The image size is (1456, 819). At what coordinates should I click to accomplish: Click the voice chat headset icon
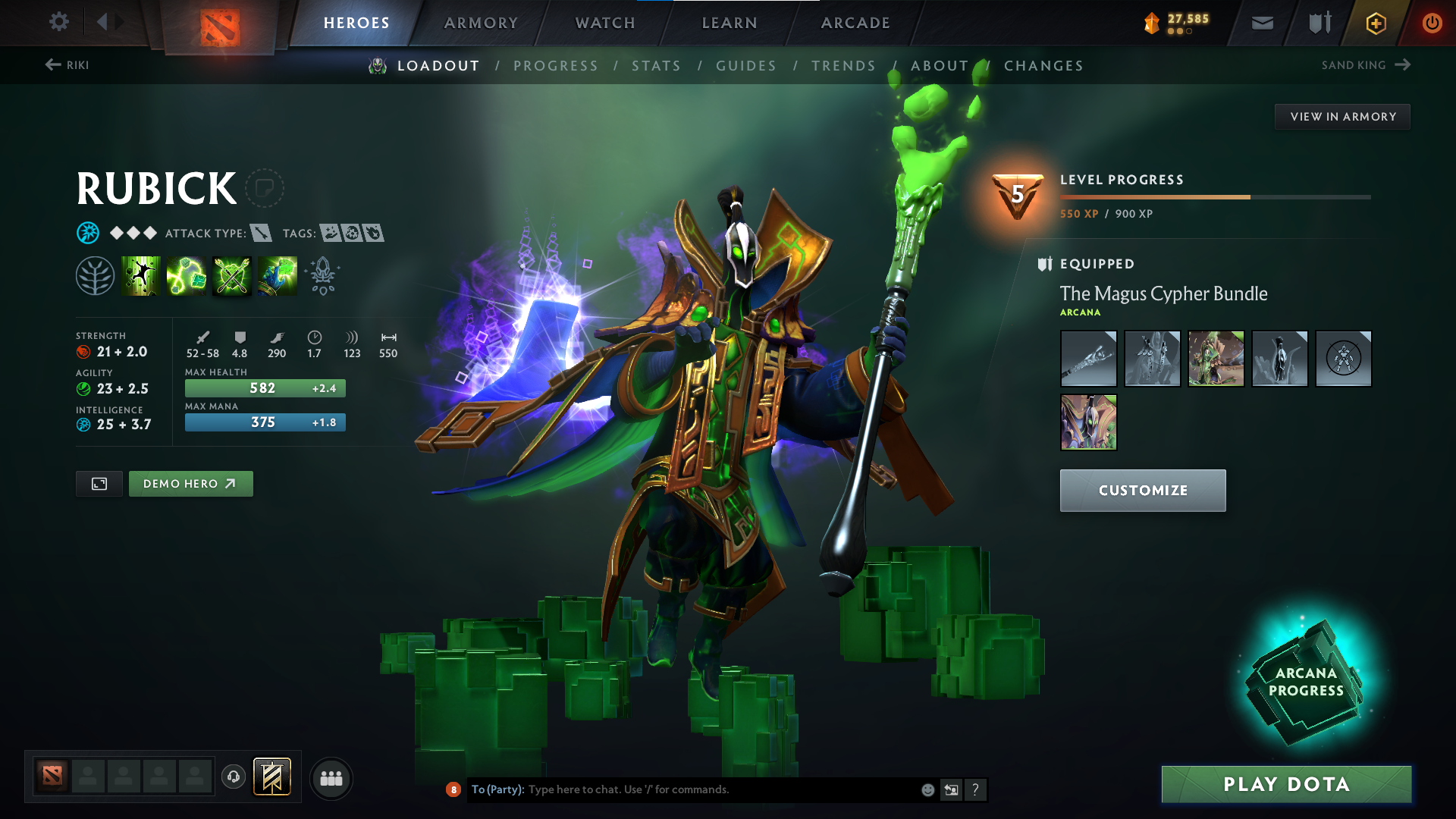pyautogui.click(x=233, y=777)
